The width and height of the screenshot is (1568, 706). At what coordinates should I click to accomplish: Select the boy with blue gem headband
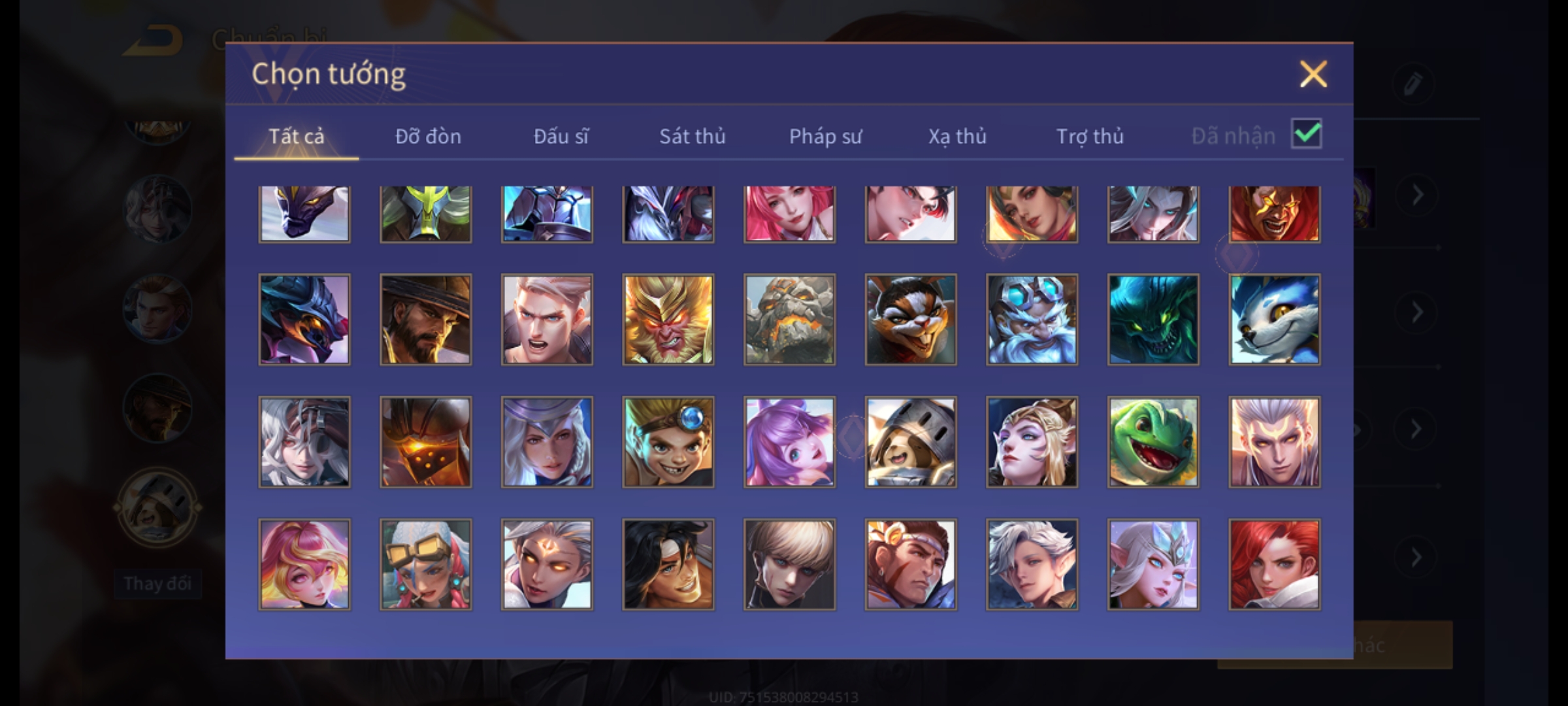[668, 442]
